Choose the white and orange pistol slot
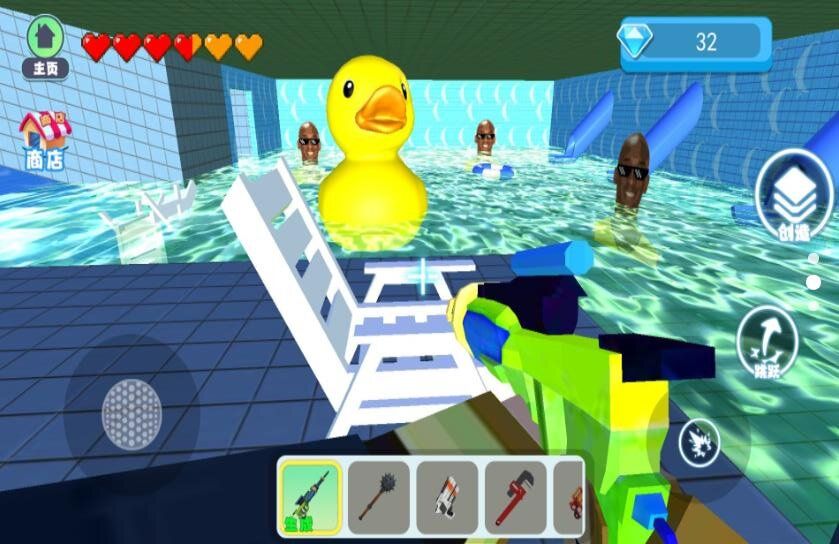This screenshot has width=839, height=544. pos(447,495)
